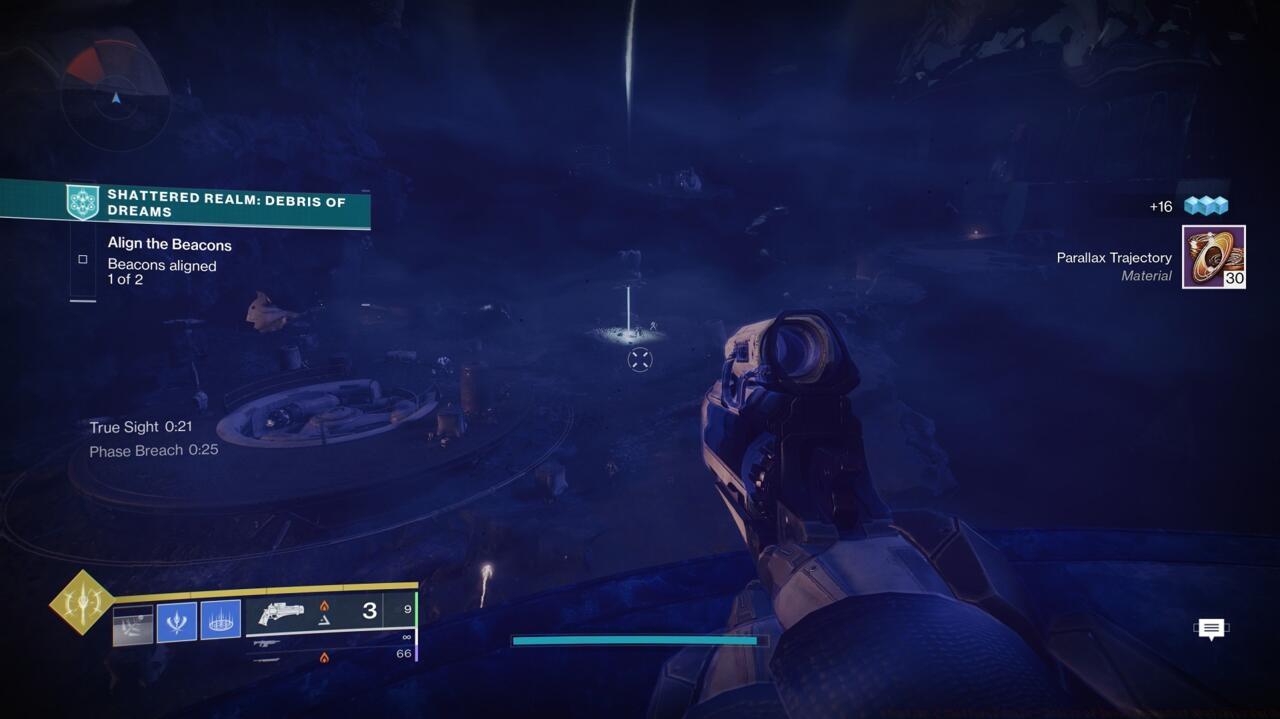Image resolution: width=1280 pixels, height=719 pixels.
Task: Activate the golden diamond Super ability
Action: [x=82, y=602]
